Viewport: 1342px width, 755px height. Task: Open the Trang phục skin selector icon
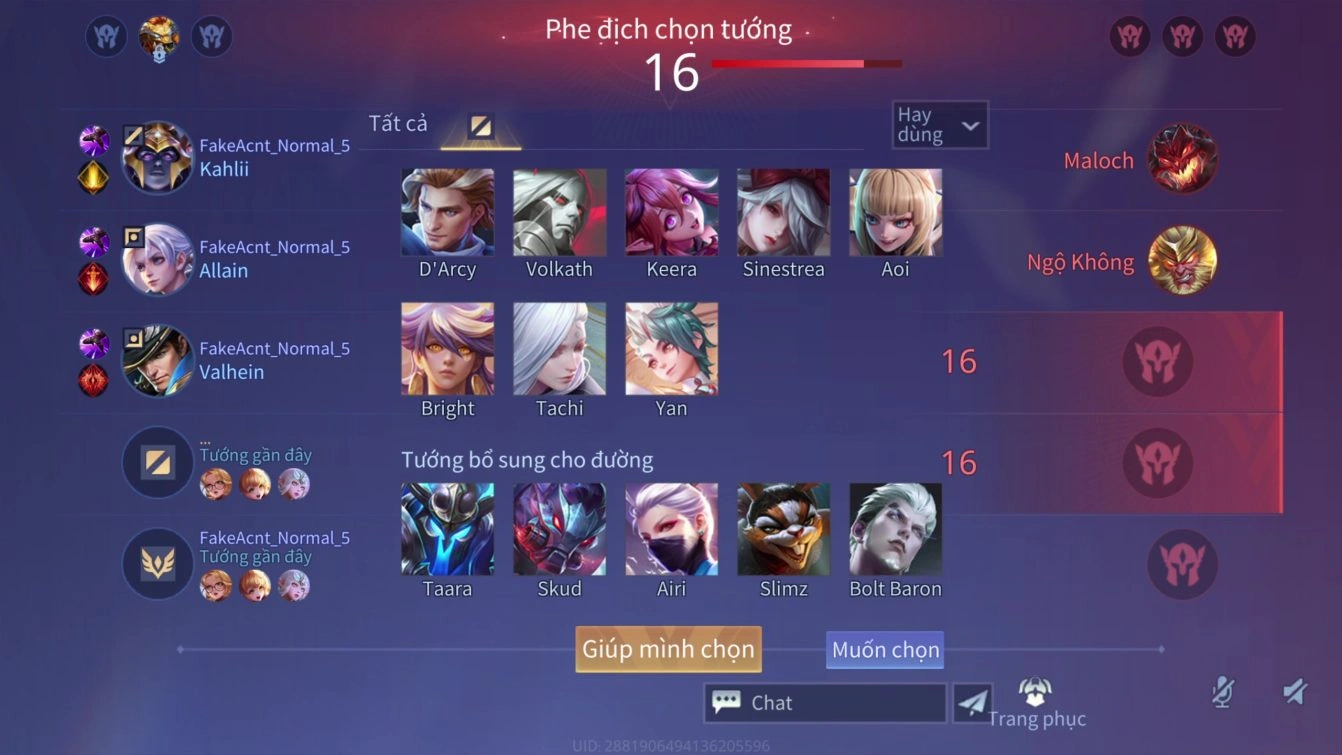coord(1033,690)
